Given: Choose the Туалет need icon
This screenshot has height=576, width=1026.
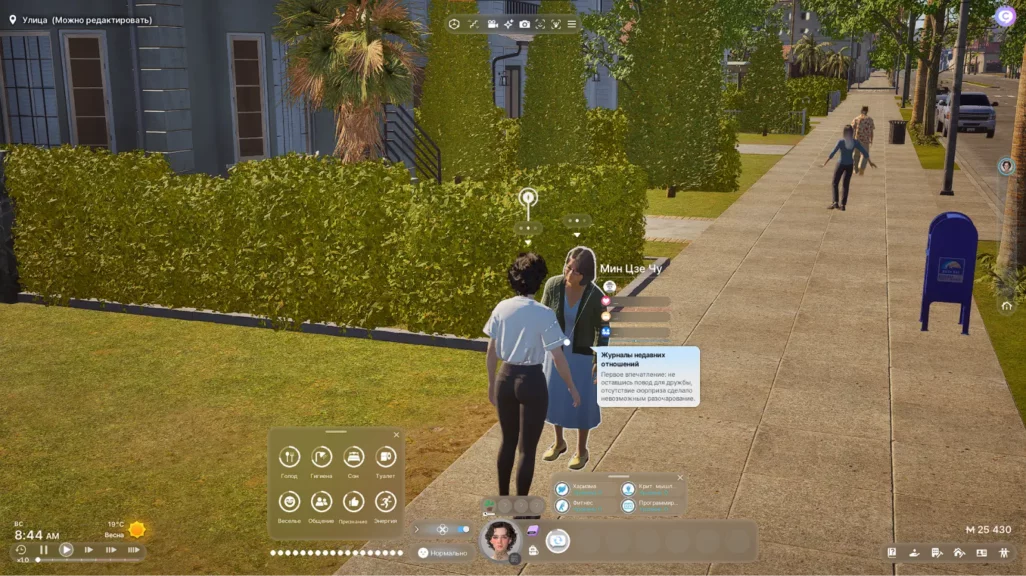Looking at the screenshot, I should (385, 457).
